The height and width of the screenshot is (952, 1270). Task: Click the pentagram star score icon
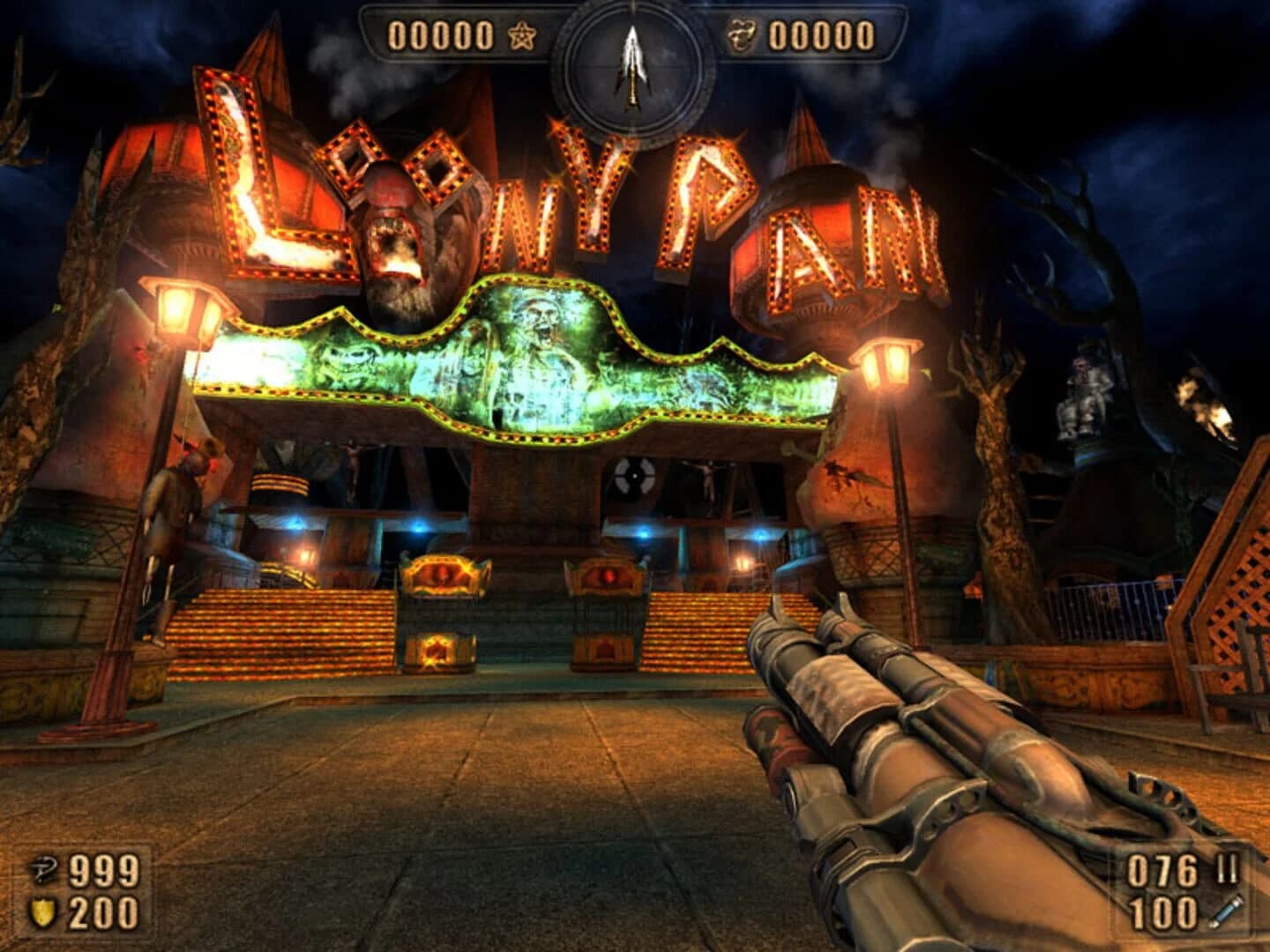522,33
